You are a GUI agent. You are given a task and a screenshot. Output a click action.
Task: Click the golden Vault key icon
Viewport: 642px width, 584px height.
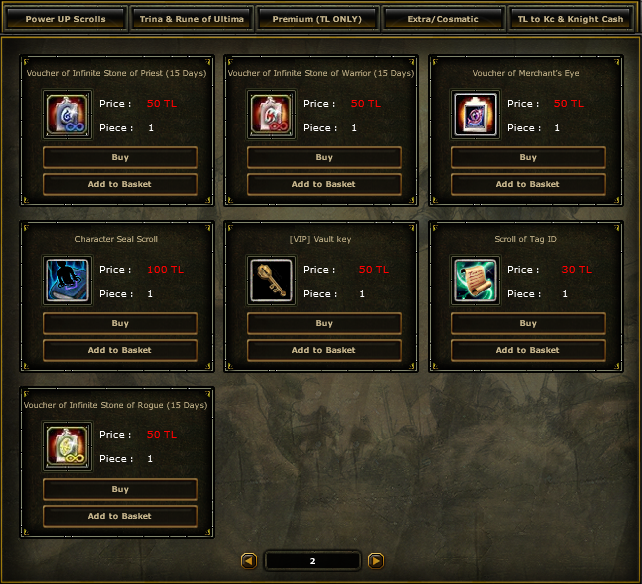point(271,281)
